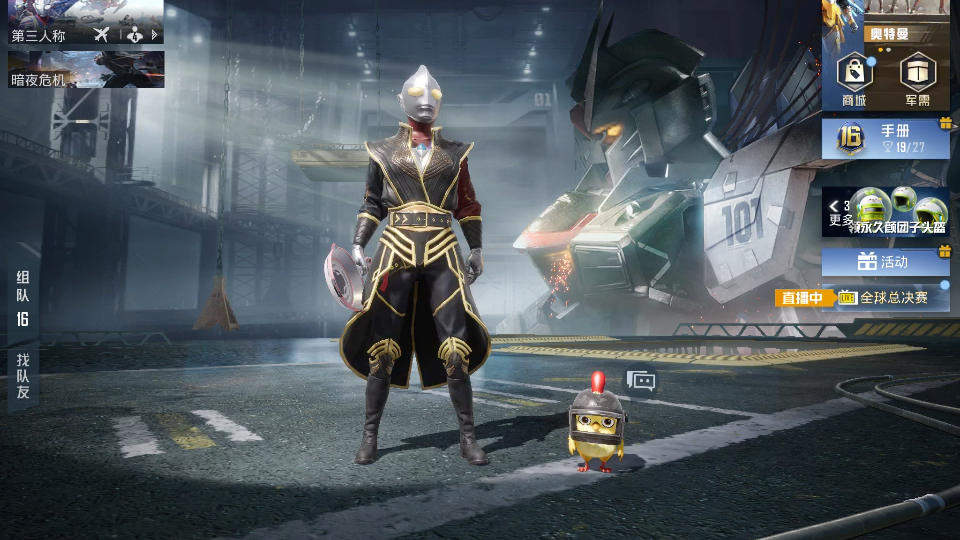Open the 商城 shop

coord(854,79)
